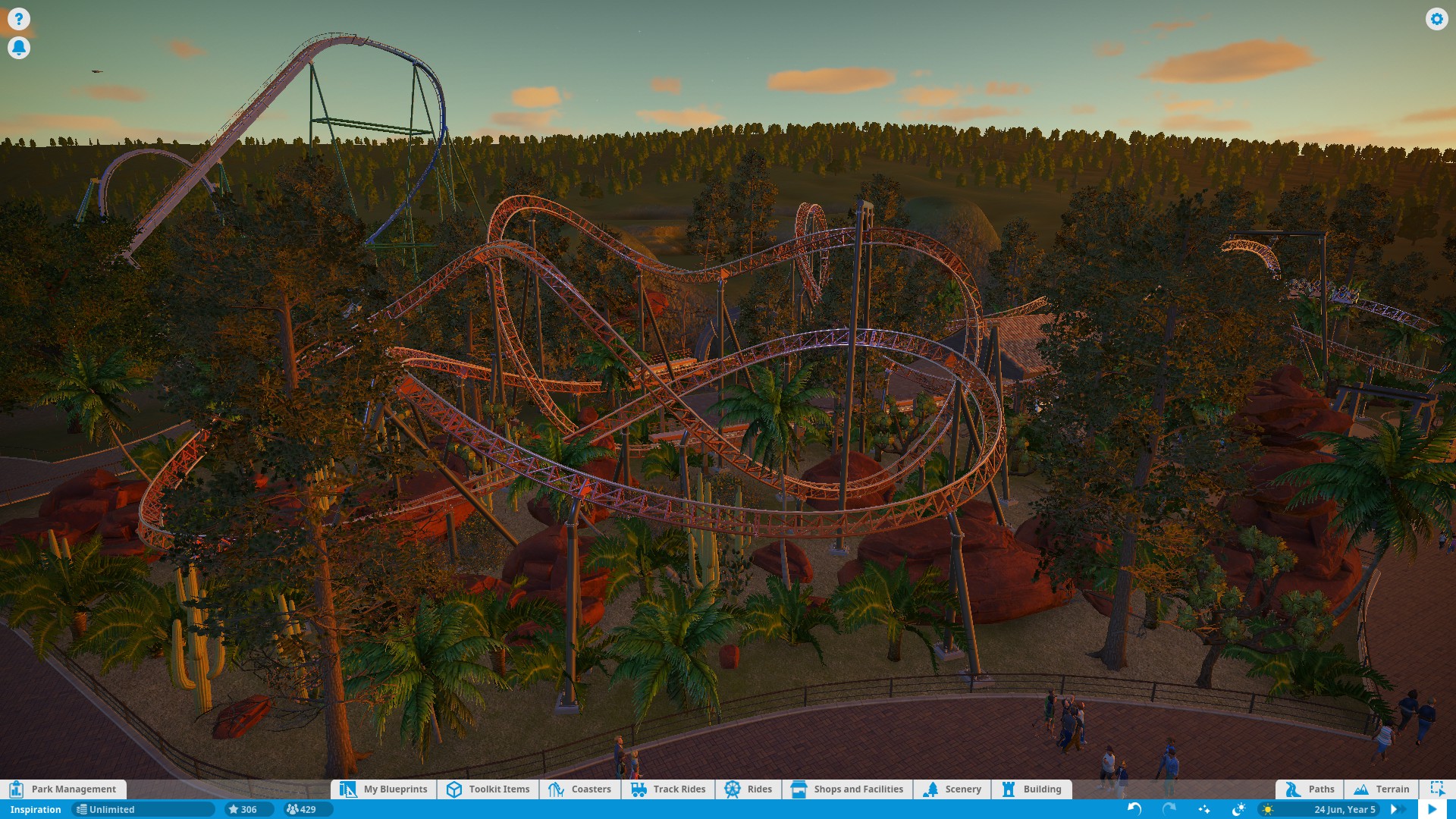Click the Redo arrow icon
1456x819 pixels.
point(1168,809)
